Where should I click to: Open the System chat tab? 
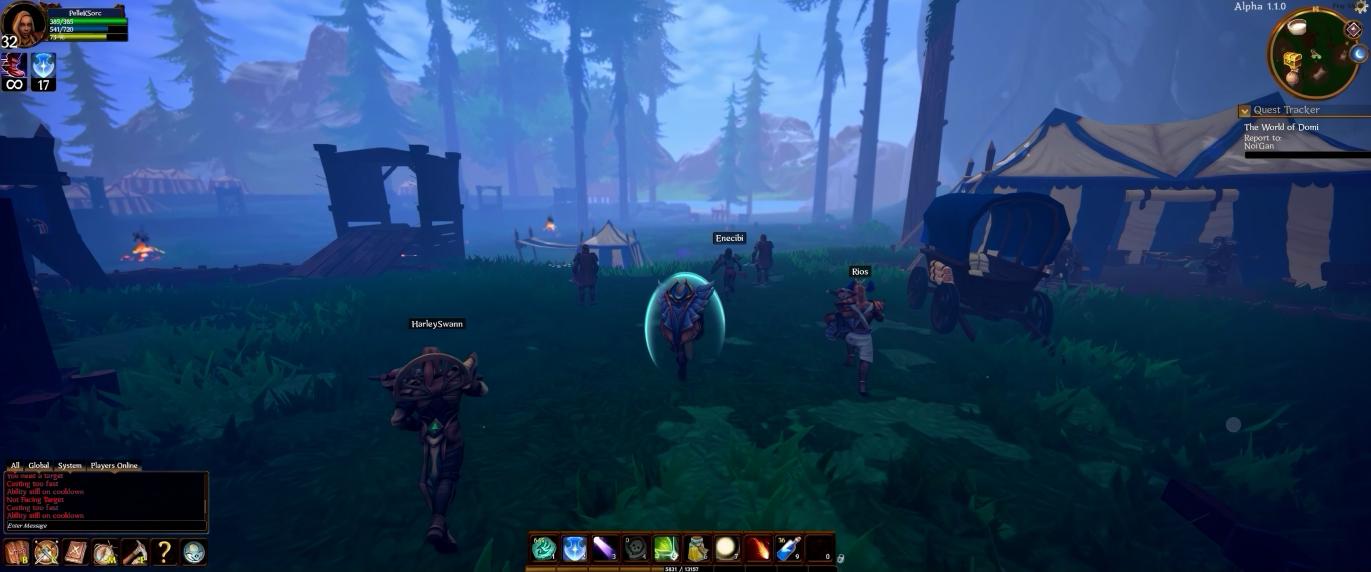click(69, 465)
